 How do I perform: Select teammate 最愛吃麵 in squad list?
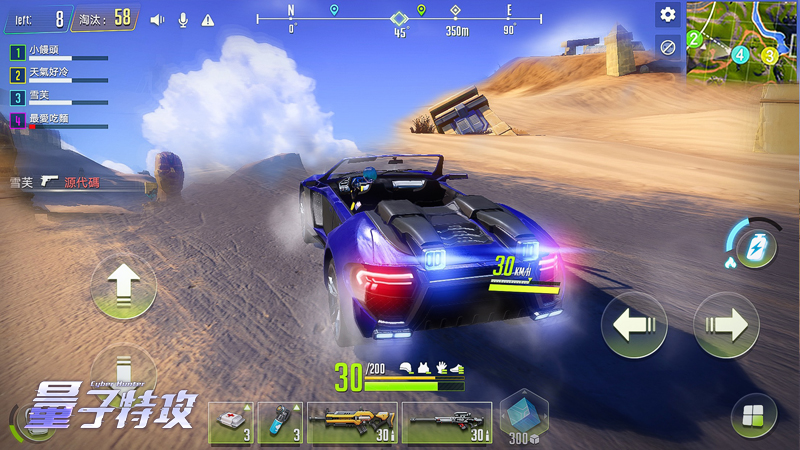pyautogui.click(x=59, y=121)
